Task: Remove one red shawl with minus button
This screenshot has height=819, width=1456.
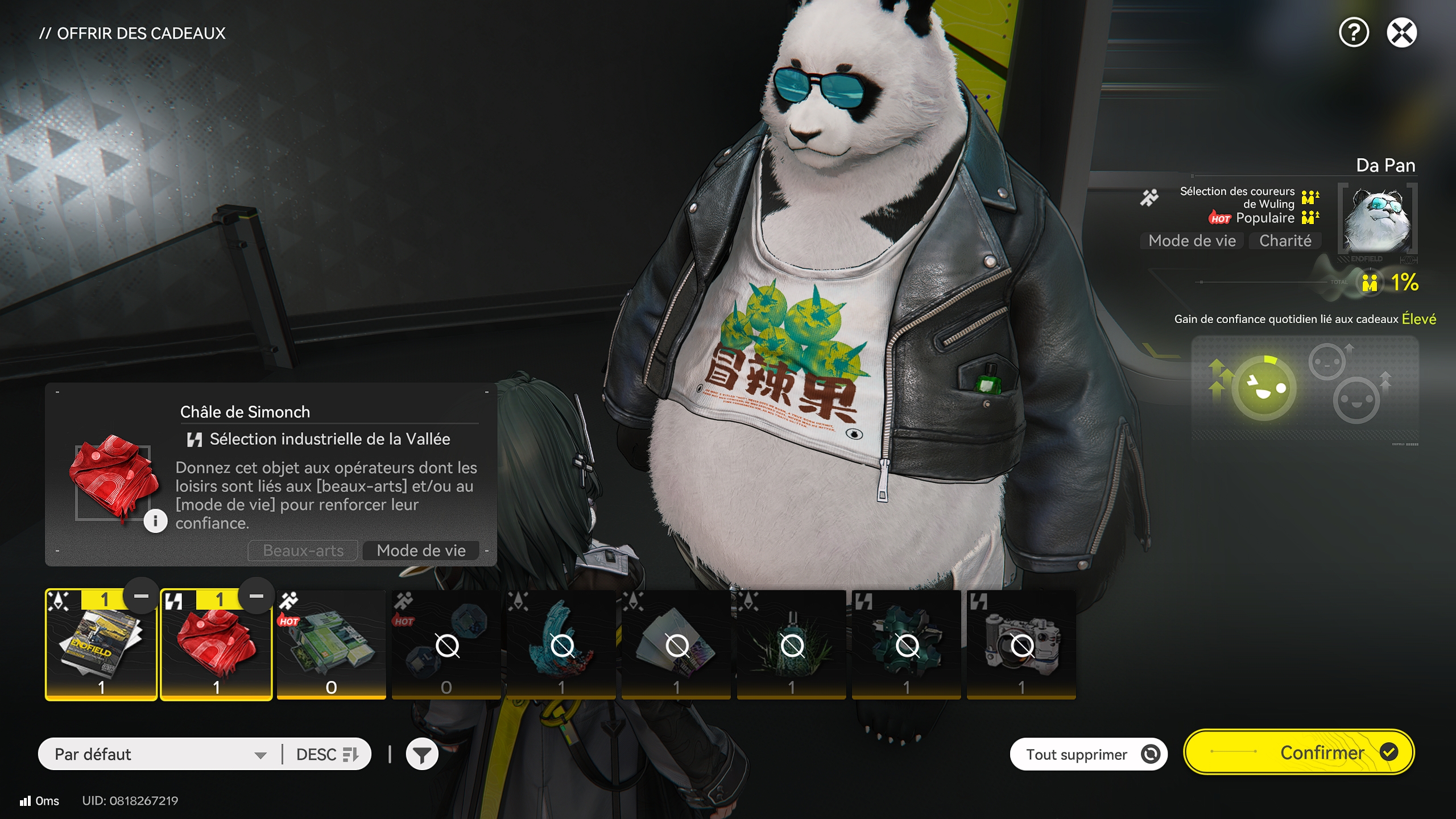Action: pyautogui.click(x=257, y=597)
